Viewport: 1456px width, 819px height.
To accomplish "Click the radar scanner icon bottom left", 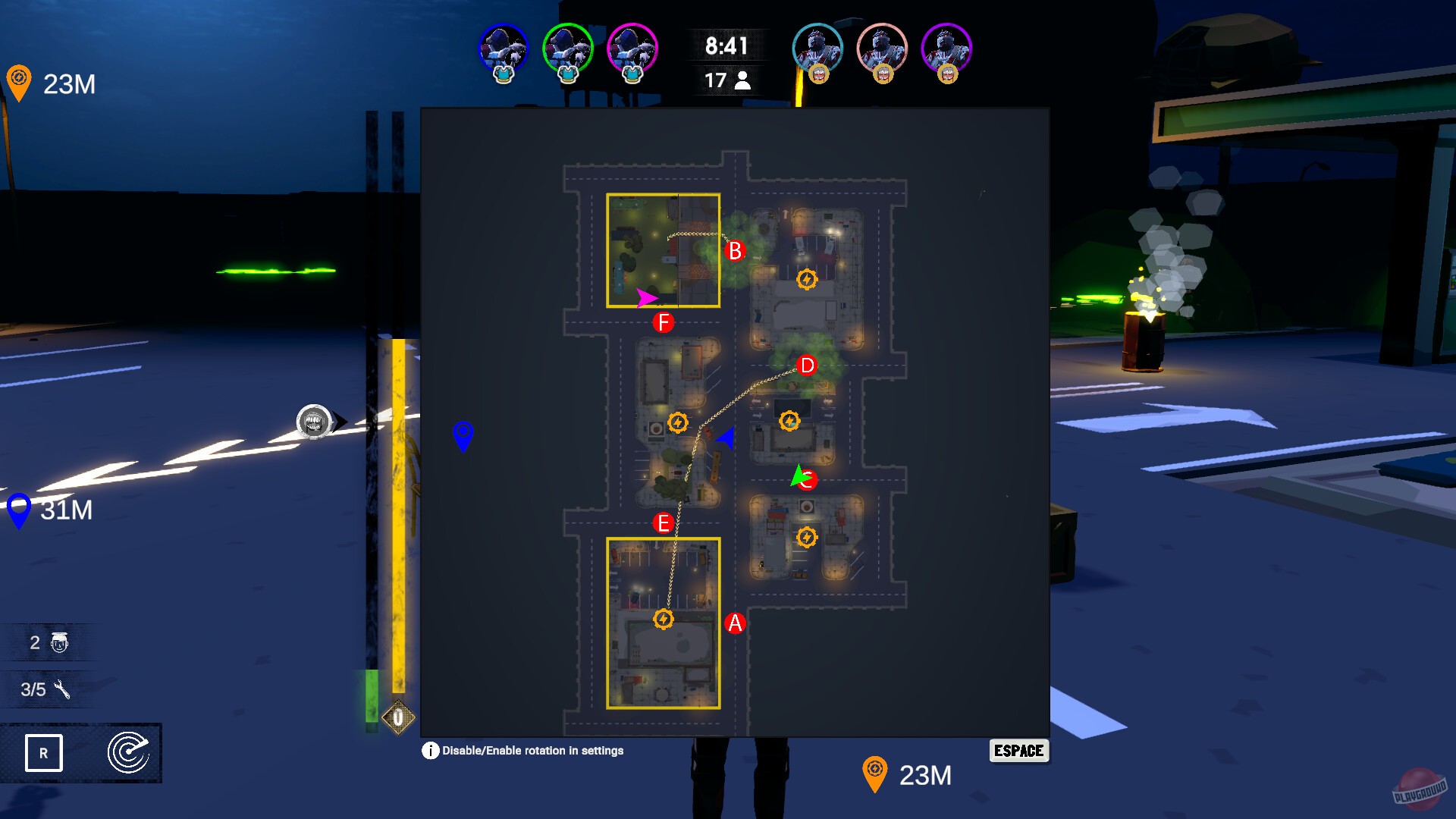I will [x=129, y=753].
